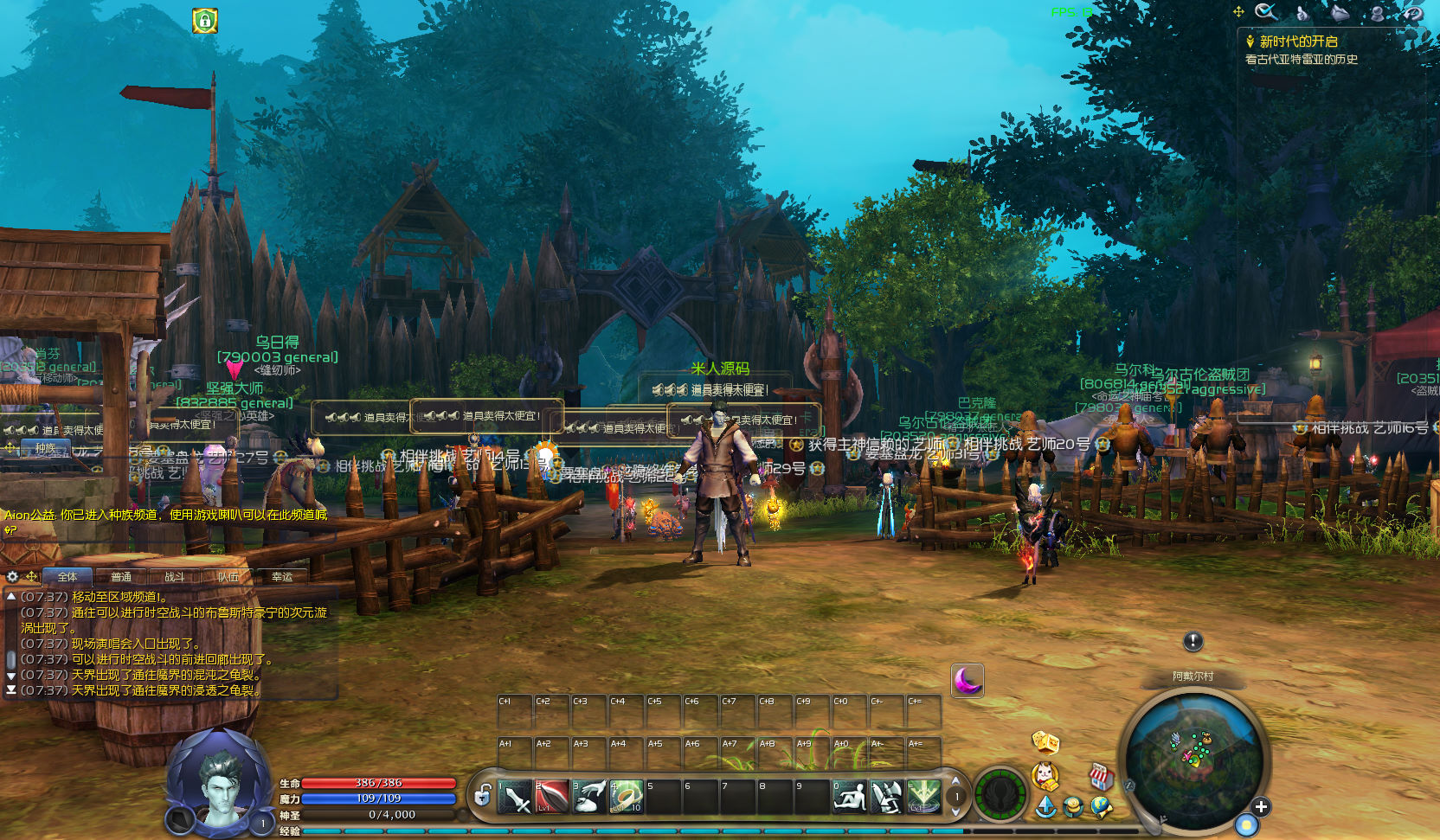The width and height of the screenshot is (1440, 840).
Task: Use the green downward-arrows skill
Action: pos(923,797)
